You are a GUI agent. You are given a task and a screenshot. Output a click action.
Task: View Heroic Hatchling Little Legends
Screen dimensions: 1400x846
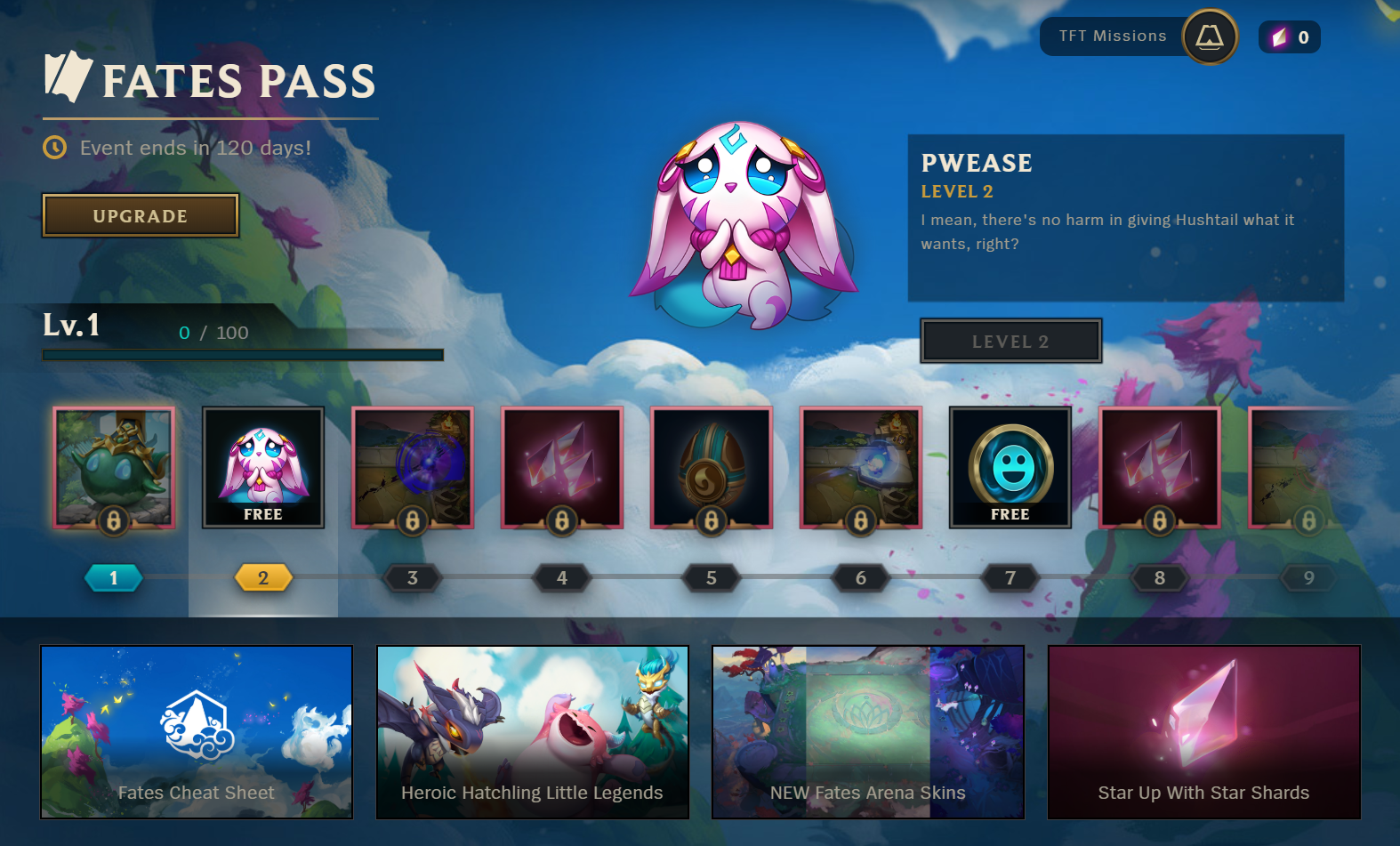(532, 731)
